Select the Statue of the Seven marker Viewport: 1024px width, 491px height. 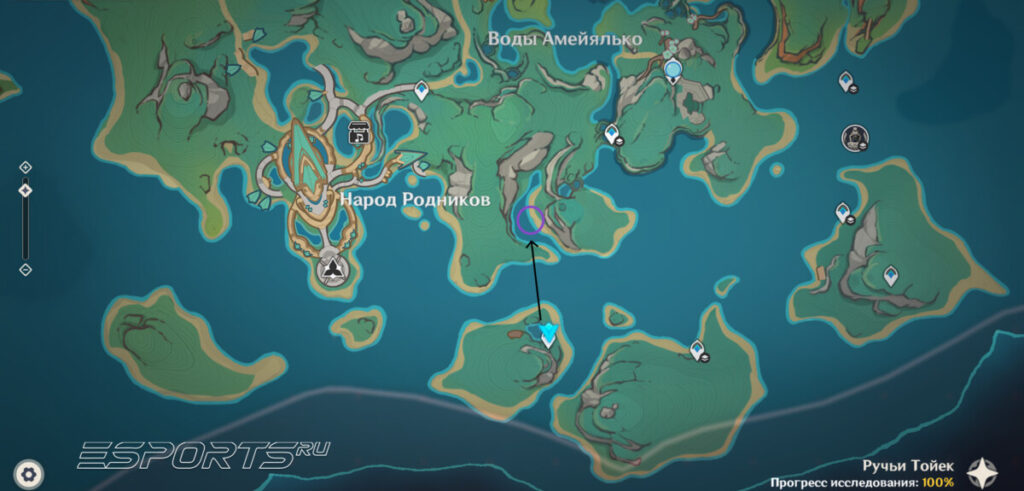673,69
